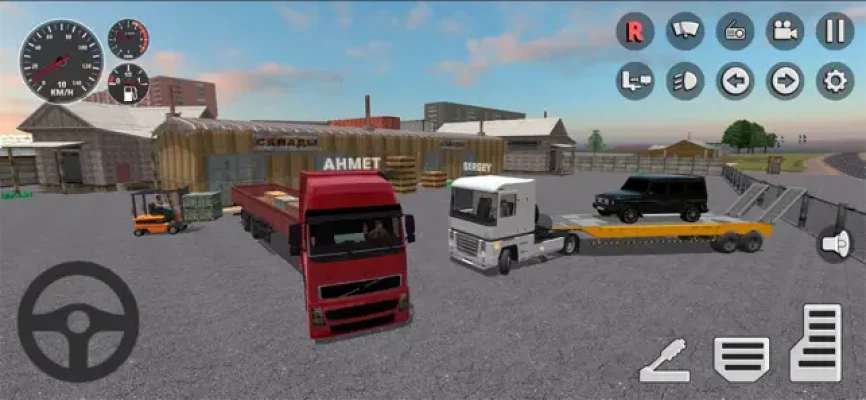Activate the right turn signal
Viewport: 866px width, 400px height.
click(x=785, y=81)
